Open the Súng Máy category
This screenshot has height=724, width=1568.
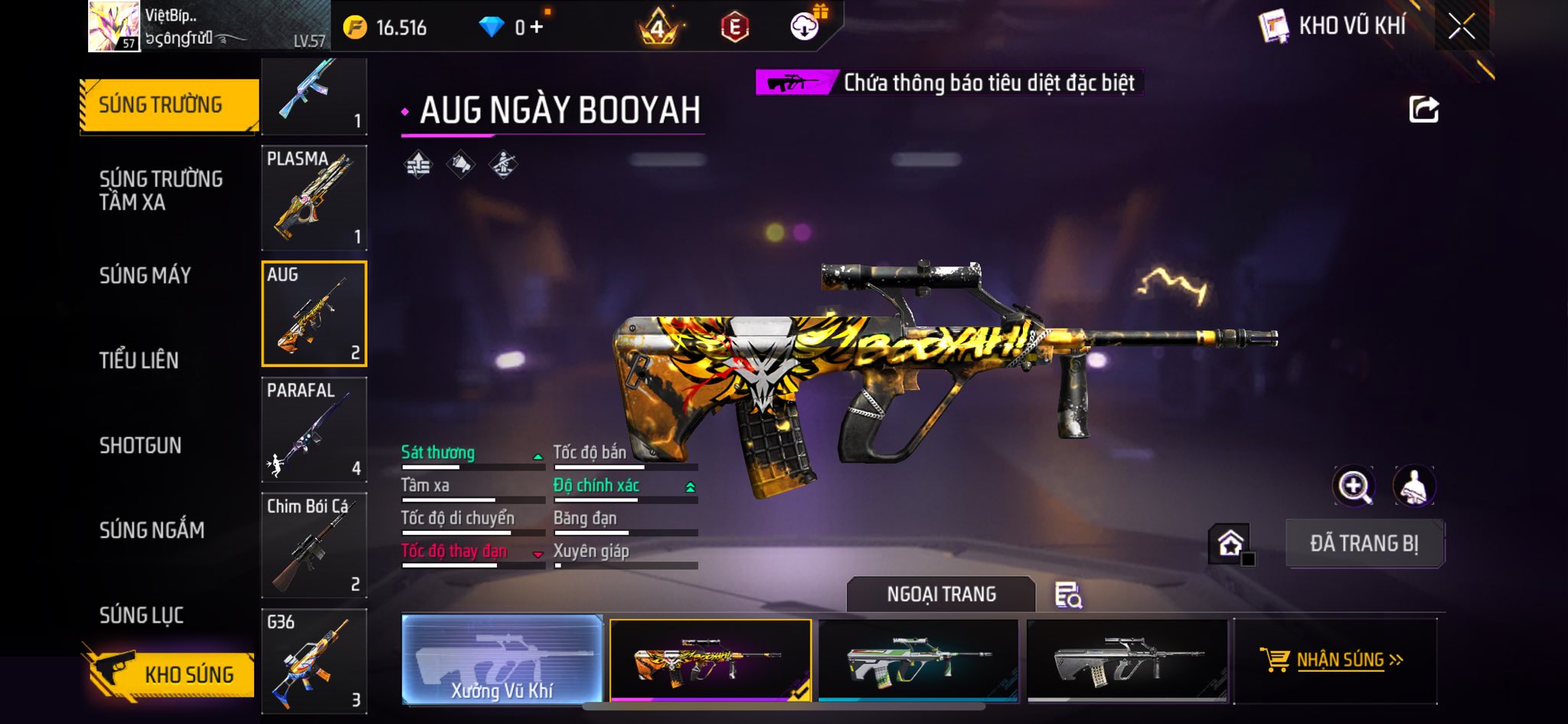[145, 275]
